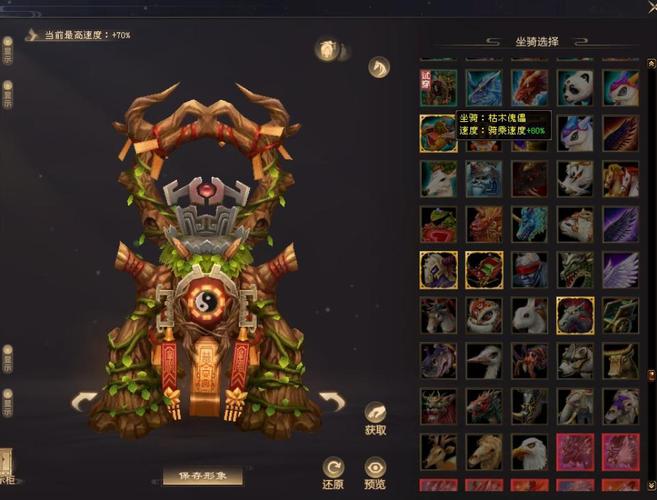Open the 预览 preview eye button
This screenshot has height=500, width=657.
click(x=375, y=472)
